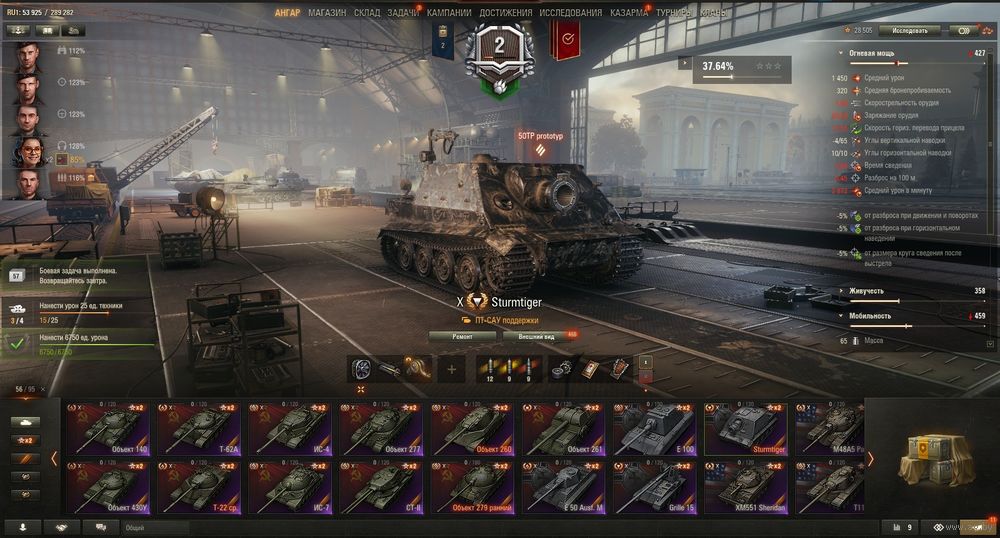Open the Внешний вид customization button
Screen dimensions: 1000x538
coord(537,336)
